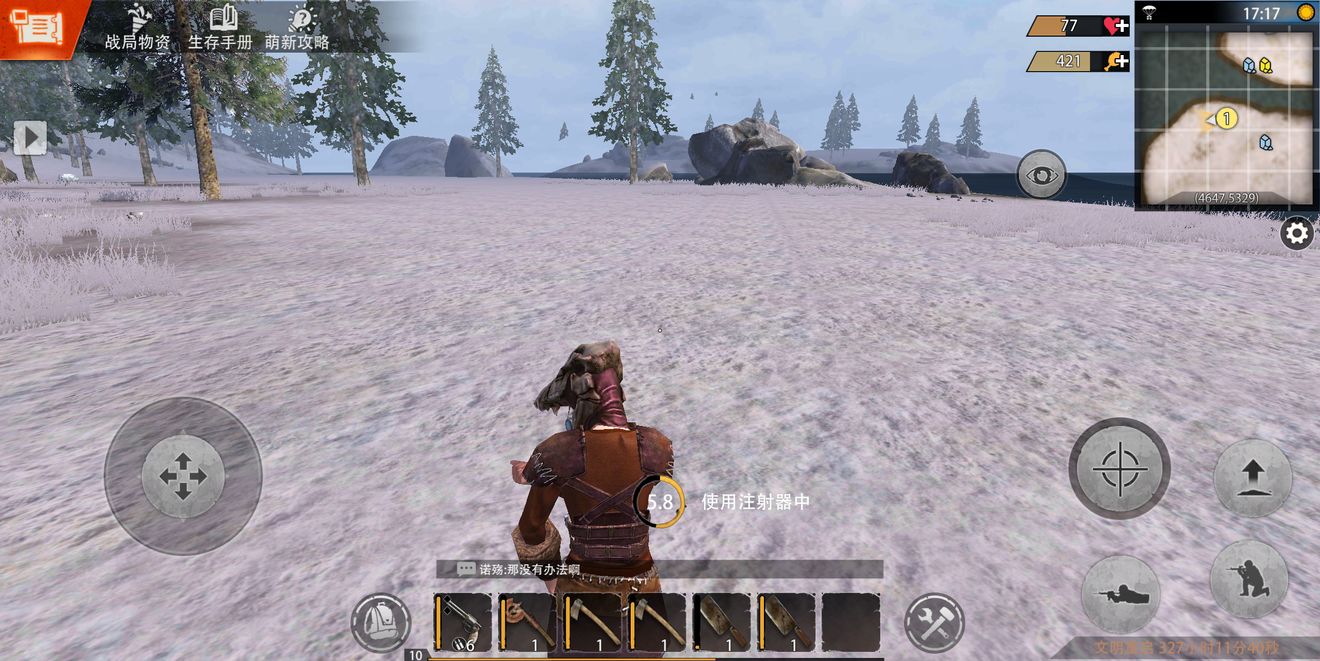Open the backpack inventory
Viewport: 1320px width, 661px height.
[381, 622]
